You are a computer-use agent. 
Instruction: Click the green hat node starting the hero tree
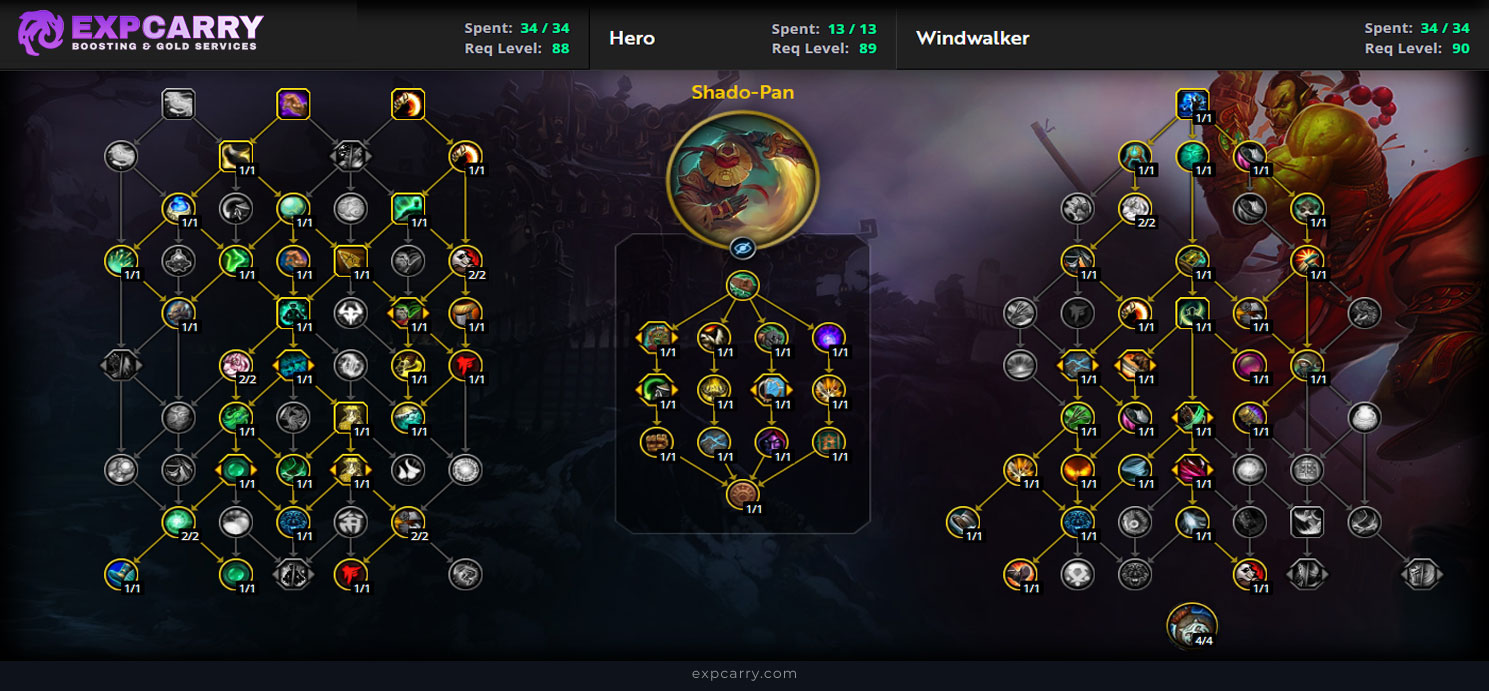point(742,286)
